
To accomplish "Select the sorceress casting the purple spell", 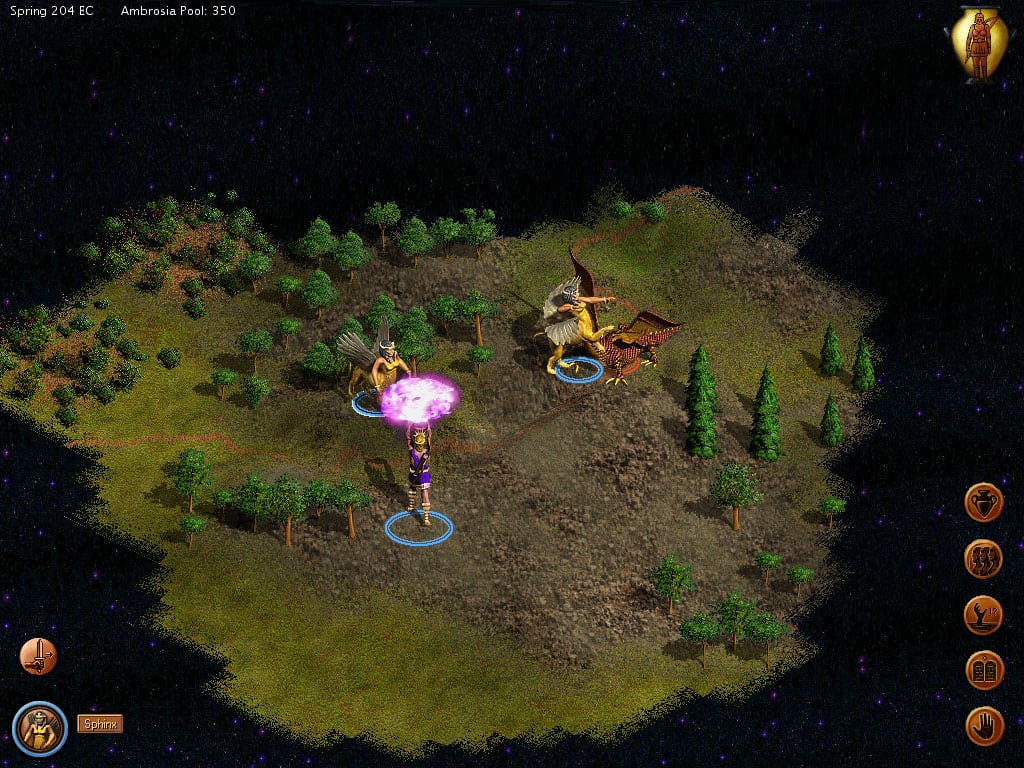I will 419,470.
